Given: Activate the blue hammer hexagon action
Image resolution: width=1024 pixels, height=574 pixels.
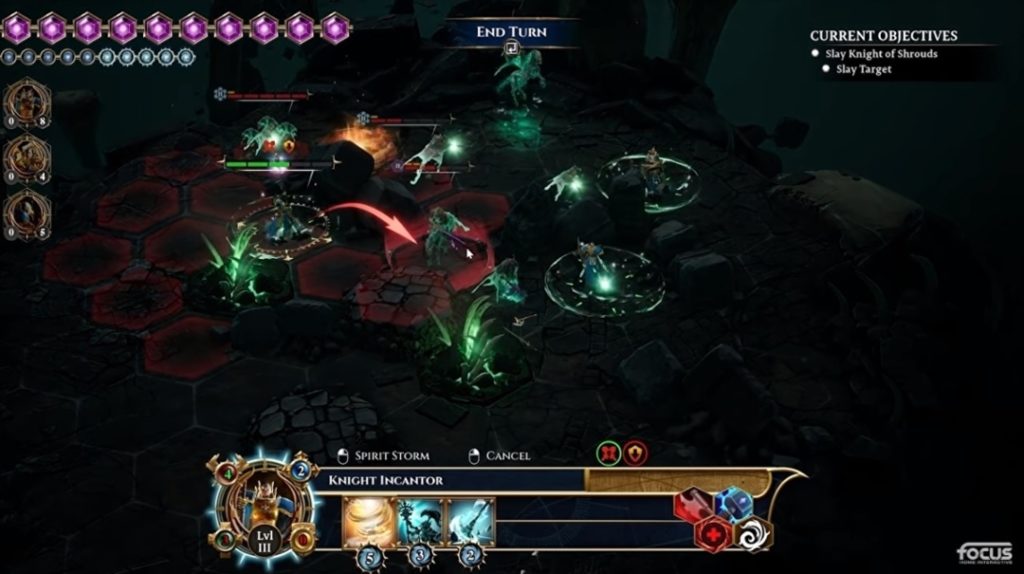Looking at the screenshot, I should [733, 504].
